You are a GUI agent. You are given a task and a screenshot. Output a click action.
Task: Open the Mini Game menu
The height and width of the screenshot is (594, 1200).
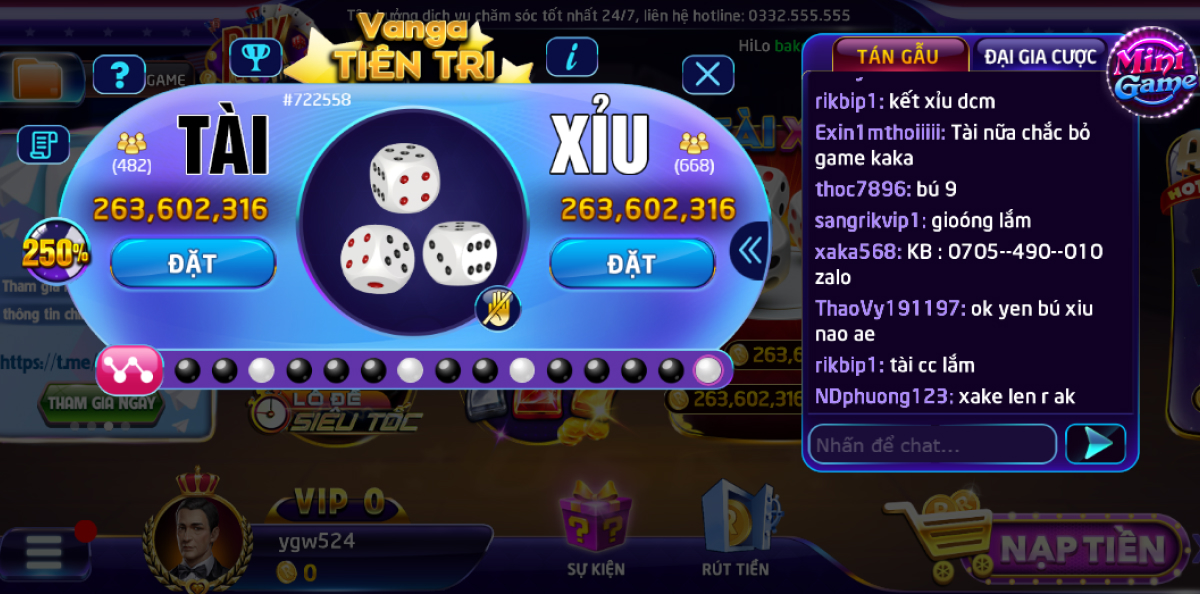(x=1155, y=75)
